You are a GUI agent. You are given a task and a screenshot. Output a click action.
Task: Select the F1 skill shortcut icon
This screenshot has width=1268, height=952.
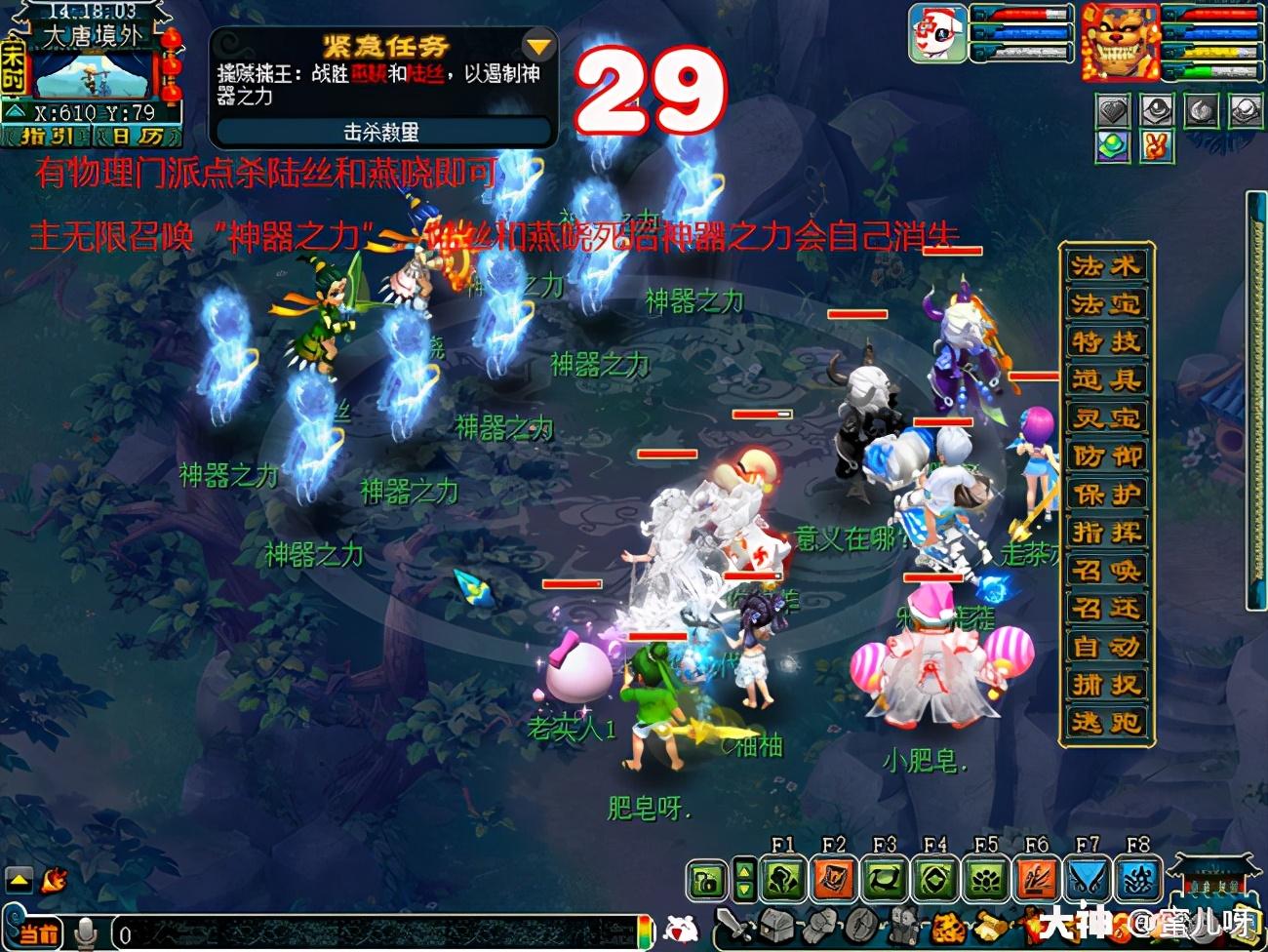(784, 878)
